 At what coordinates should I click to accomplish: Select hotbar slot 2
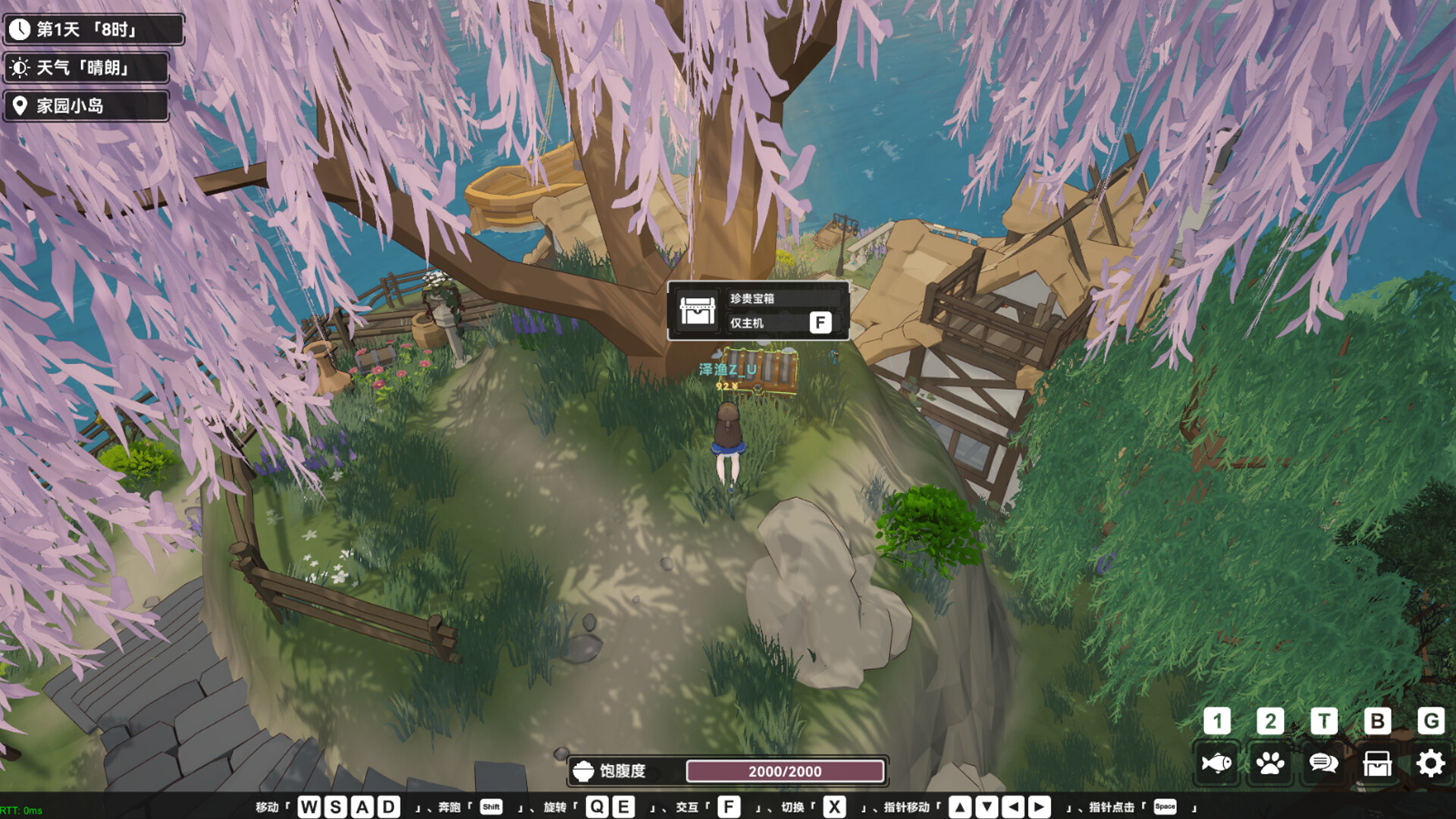[x=1270, y=720]
